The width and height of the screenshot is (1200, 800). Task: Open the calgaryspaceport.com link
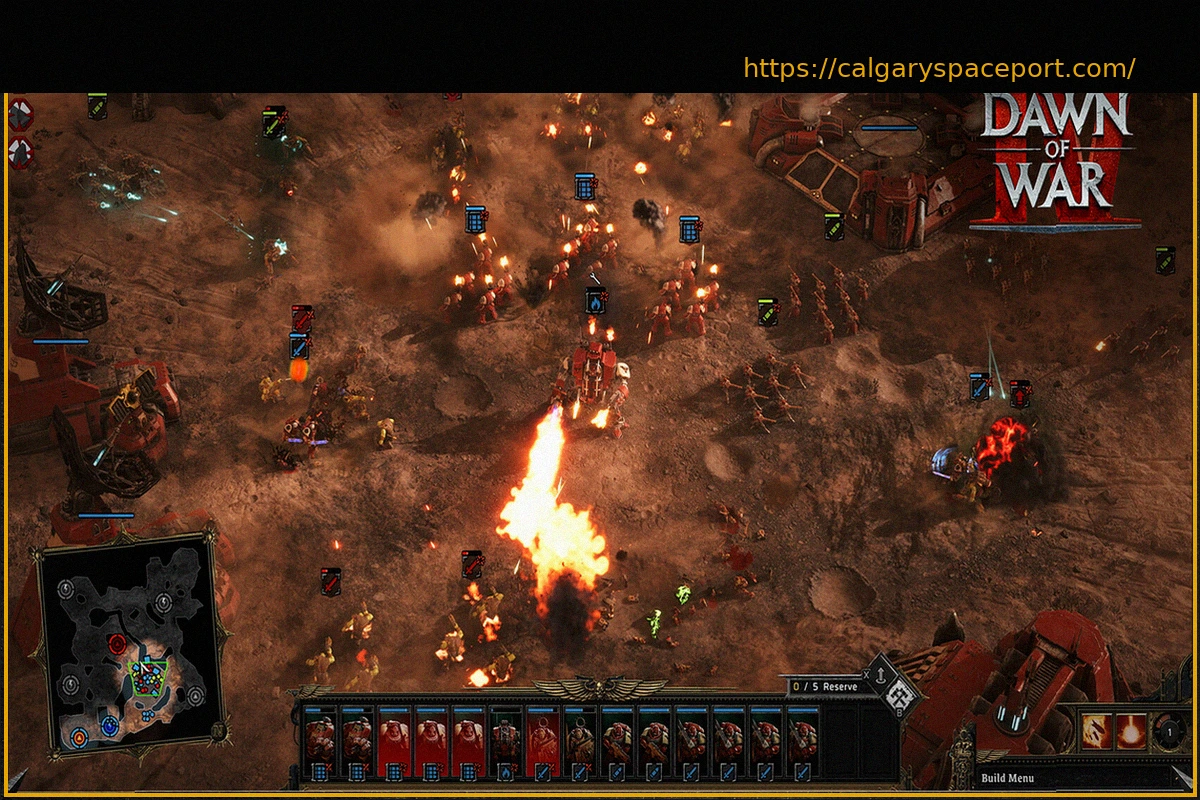939,69
